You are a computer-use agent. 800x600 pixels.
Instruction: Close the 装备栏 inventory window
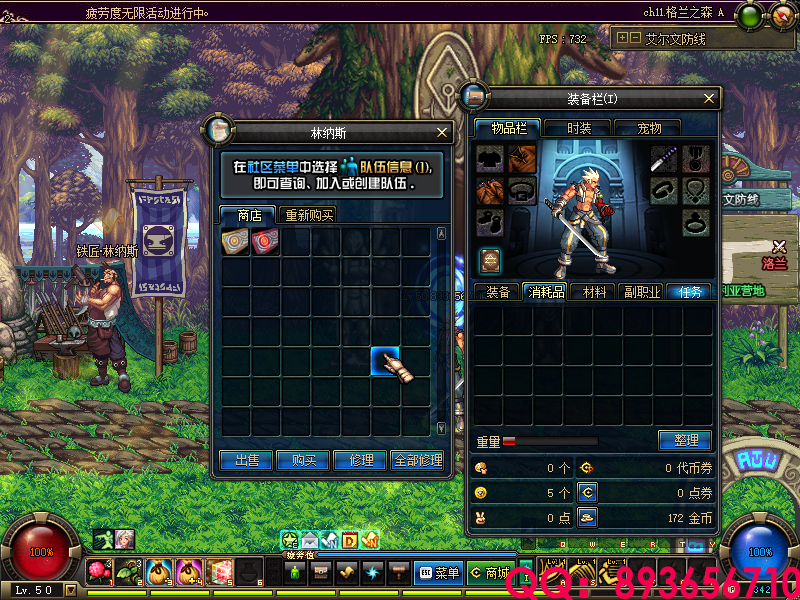point(710,98)
